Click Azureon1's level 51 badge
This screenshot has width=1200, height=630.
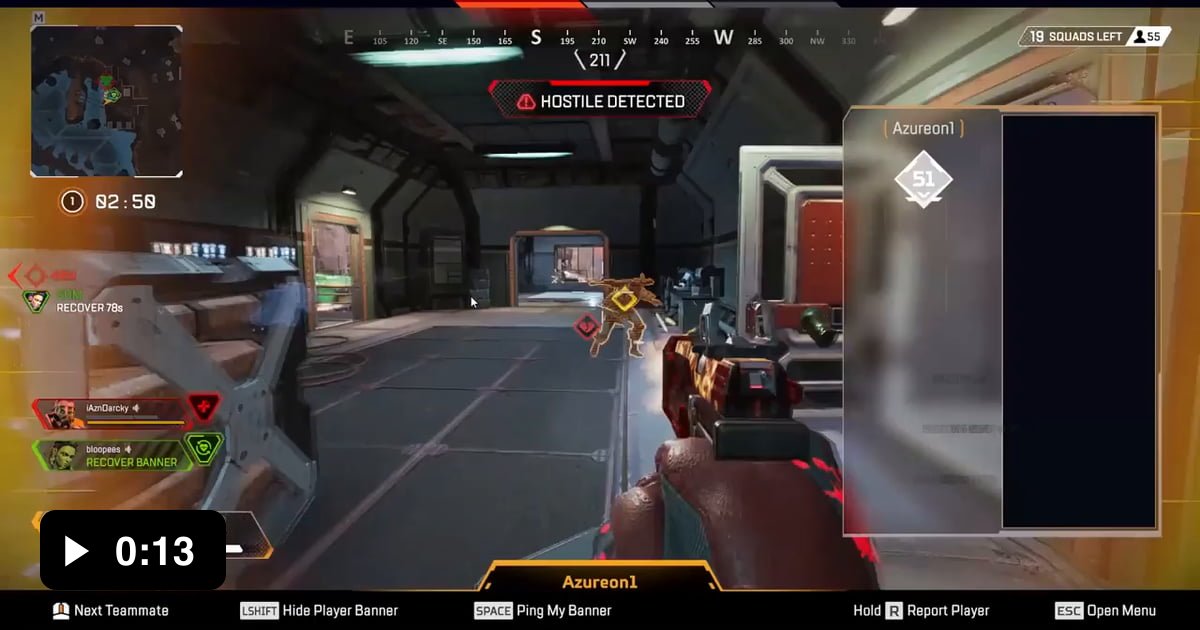[x=923, y=180]
